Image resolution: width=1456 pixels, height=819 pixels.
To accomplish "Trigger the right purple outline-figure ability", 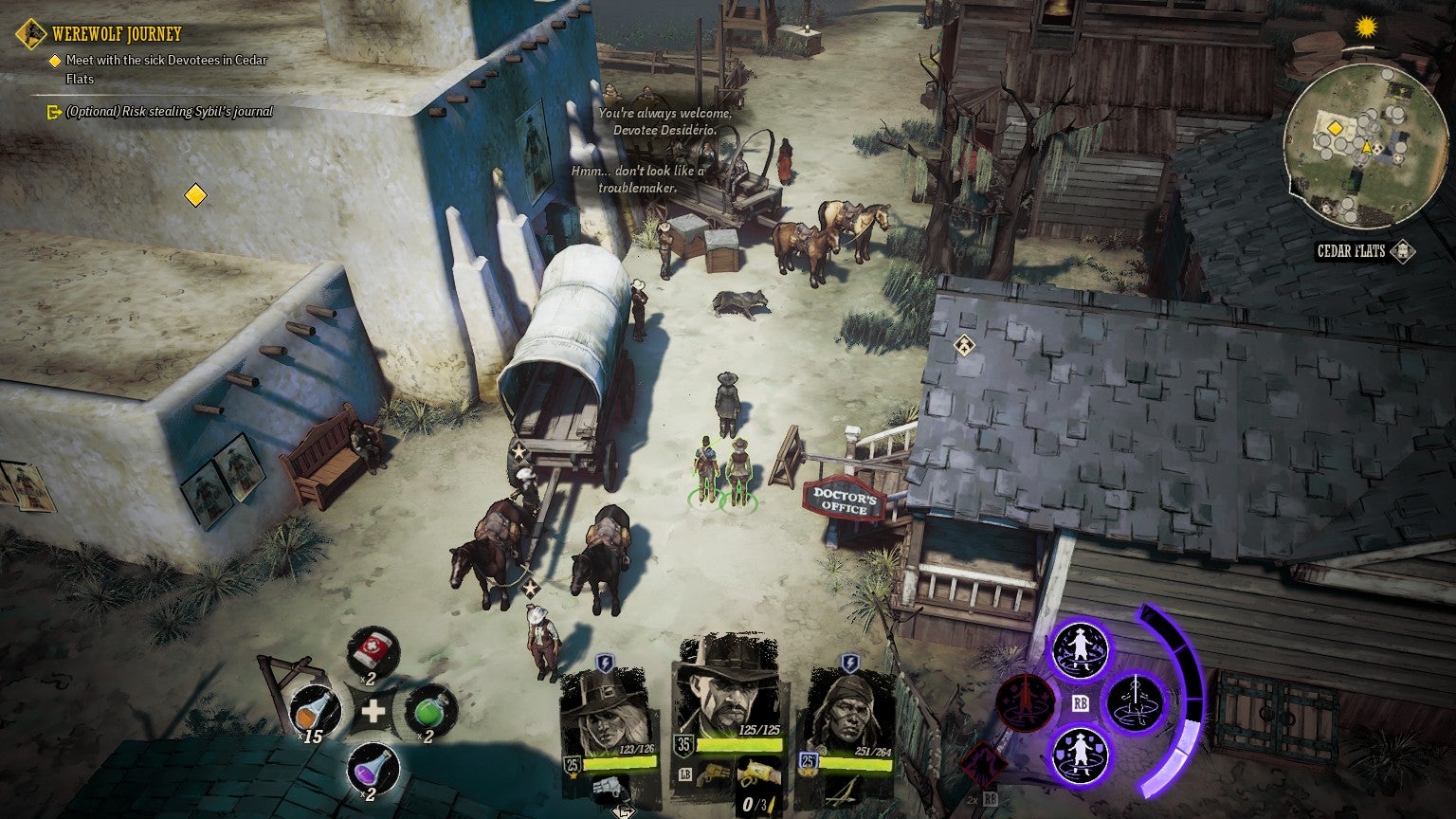I will tap(1136, 701).
